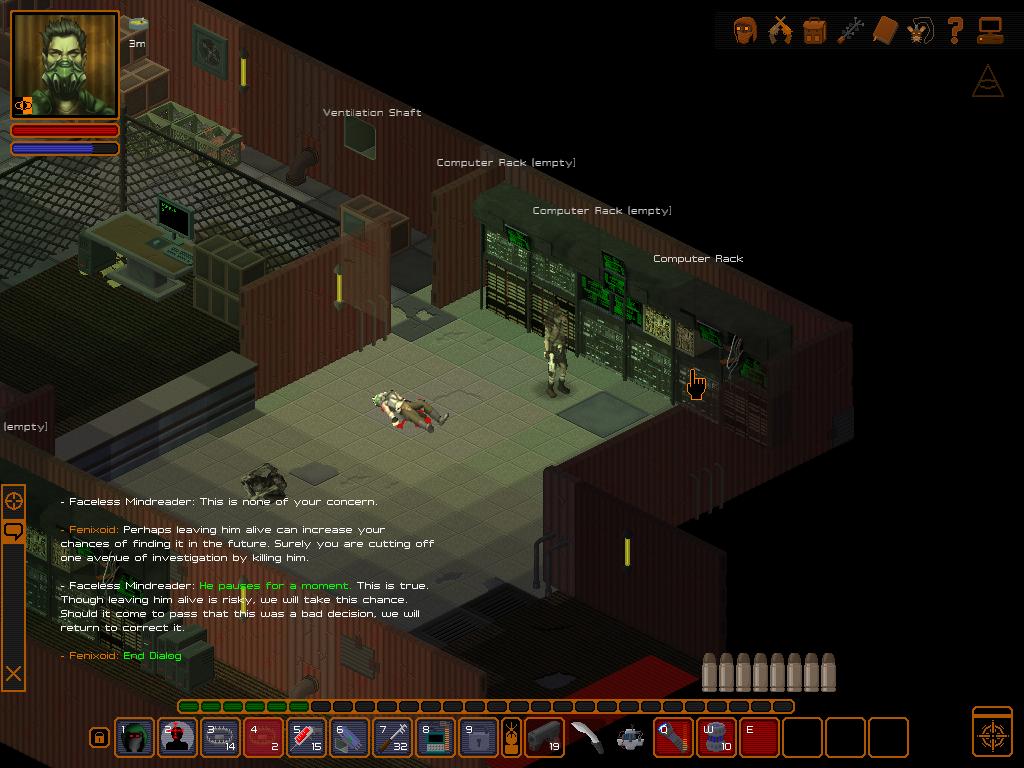
Task: Click the pyramid icon below the menu bar
Action: click(x=987, y=82)
